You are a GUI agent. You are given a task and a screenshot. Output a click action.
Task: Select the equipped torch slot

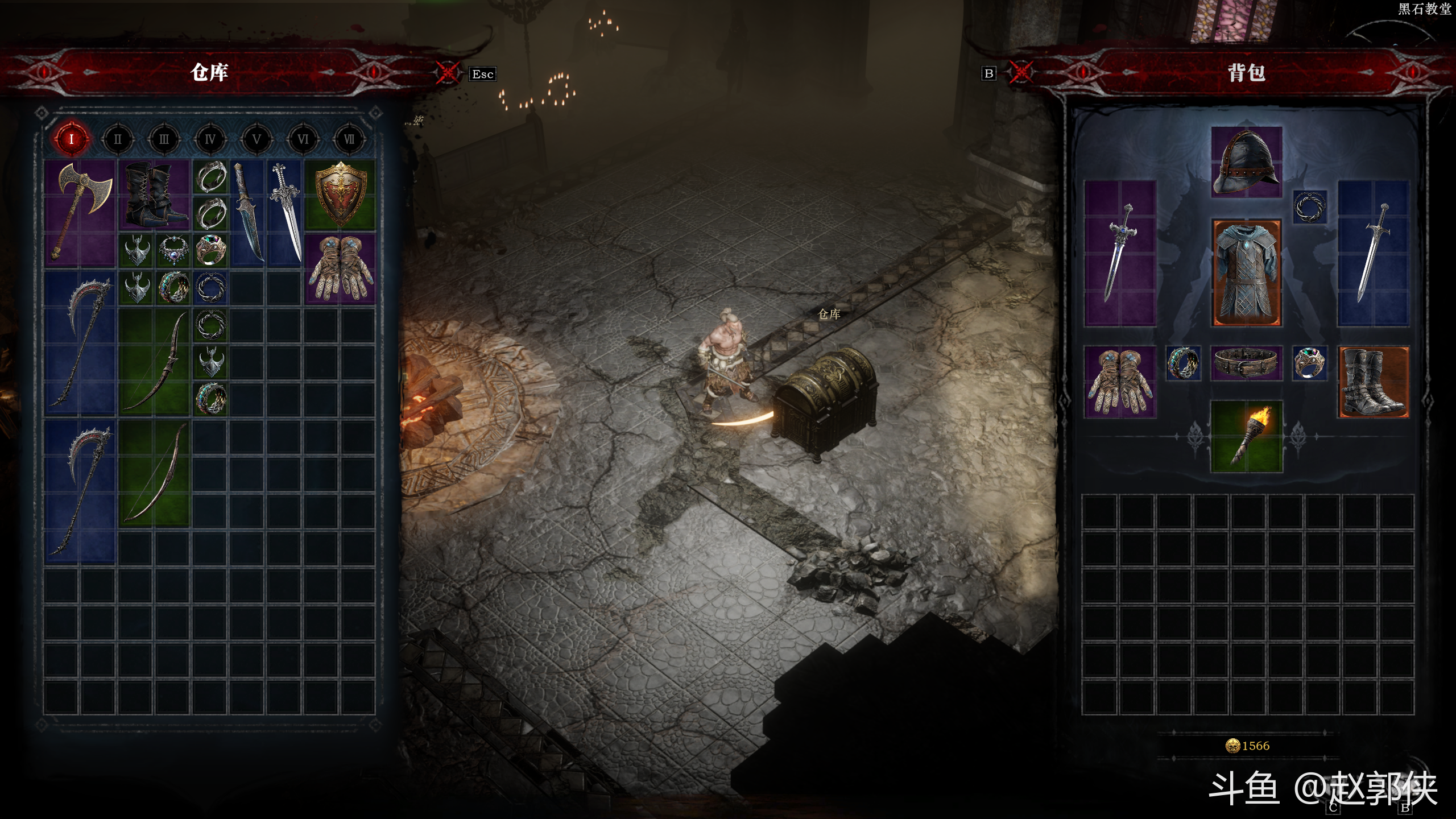click(x=1246, y=436)
